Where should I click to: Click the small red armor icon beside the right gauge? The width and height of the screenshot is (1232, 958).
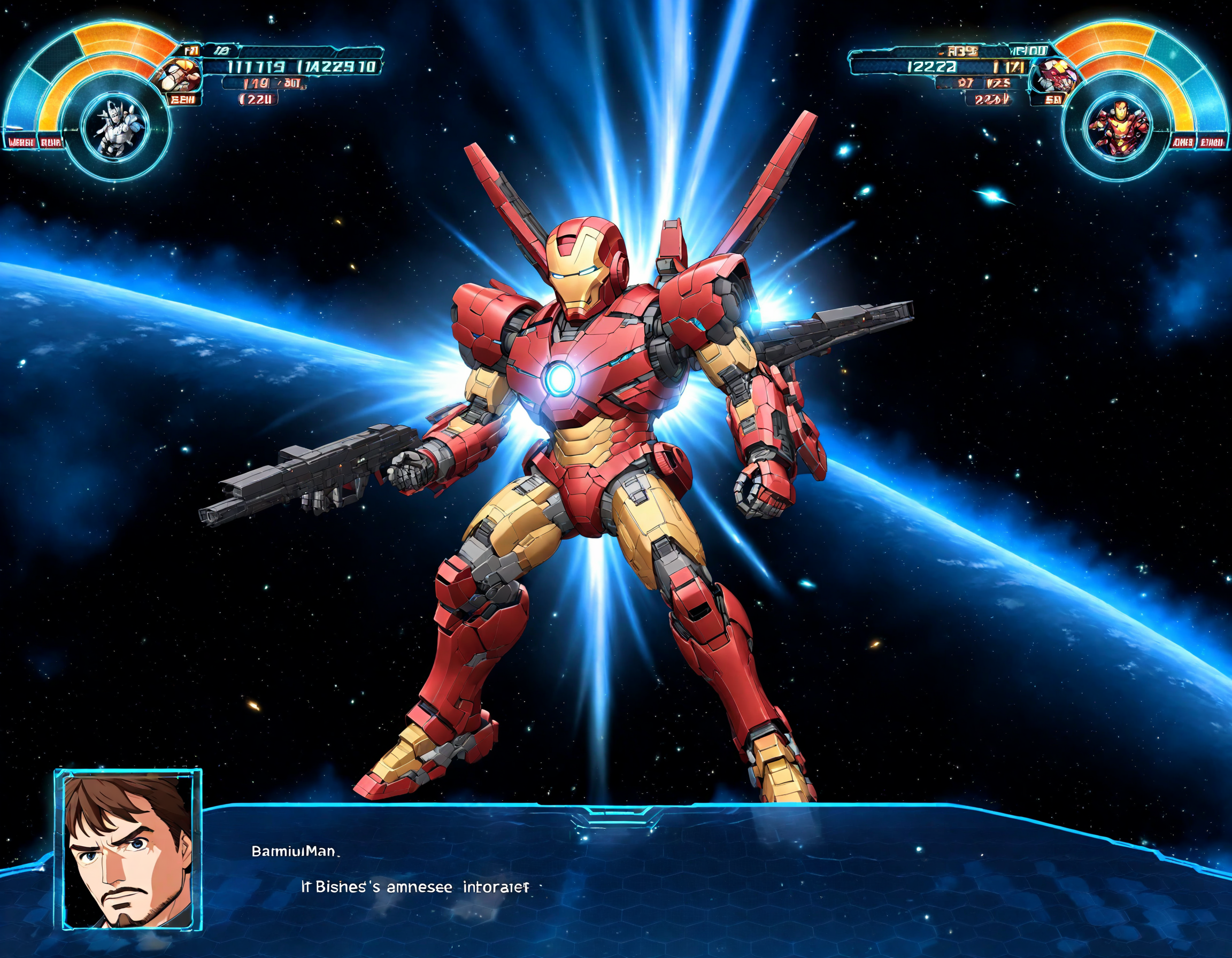coord(1054,75)
